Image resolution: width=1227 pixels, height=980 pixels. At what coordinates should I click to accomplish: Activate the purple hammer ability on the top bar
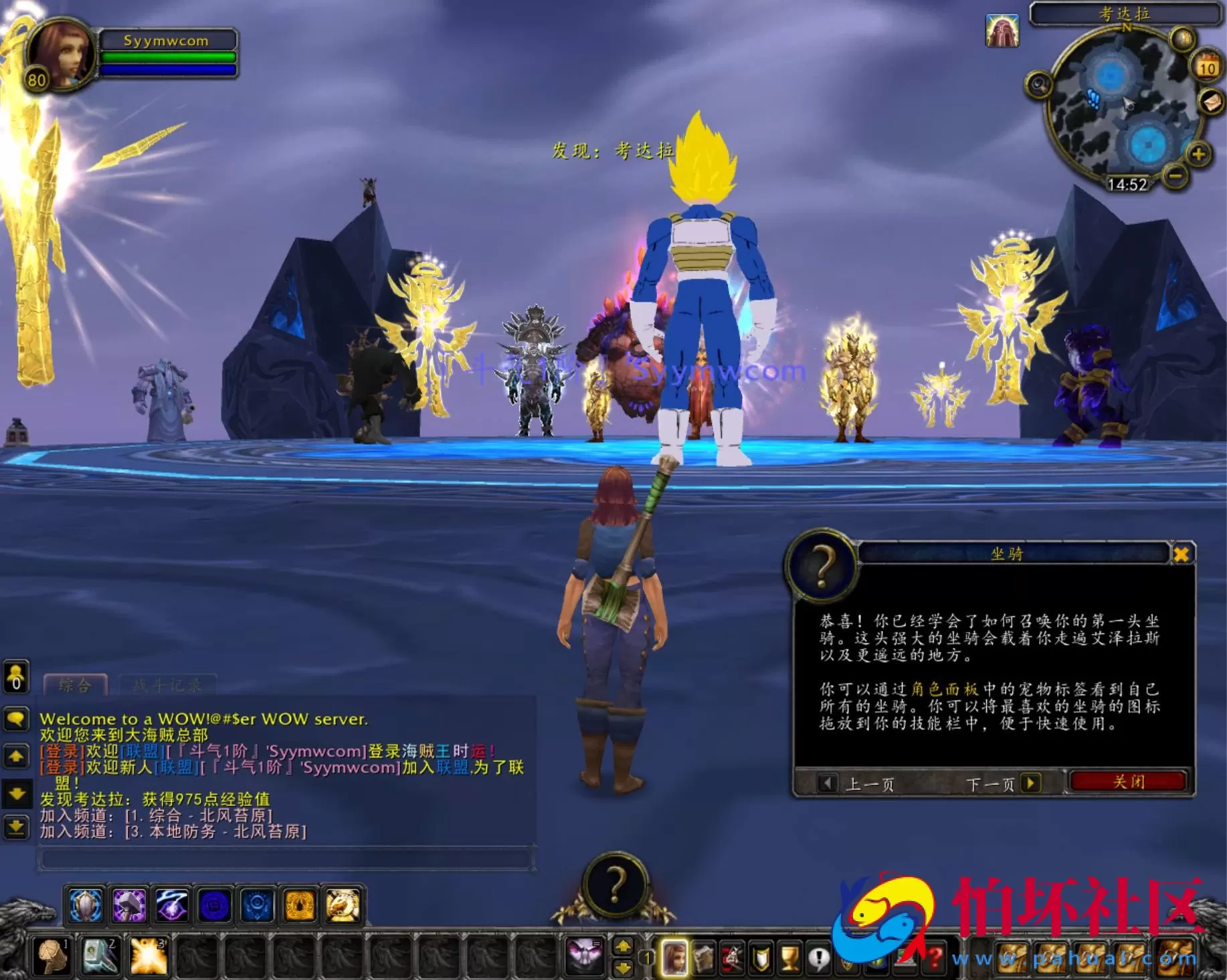pos(127,905)
